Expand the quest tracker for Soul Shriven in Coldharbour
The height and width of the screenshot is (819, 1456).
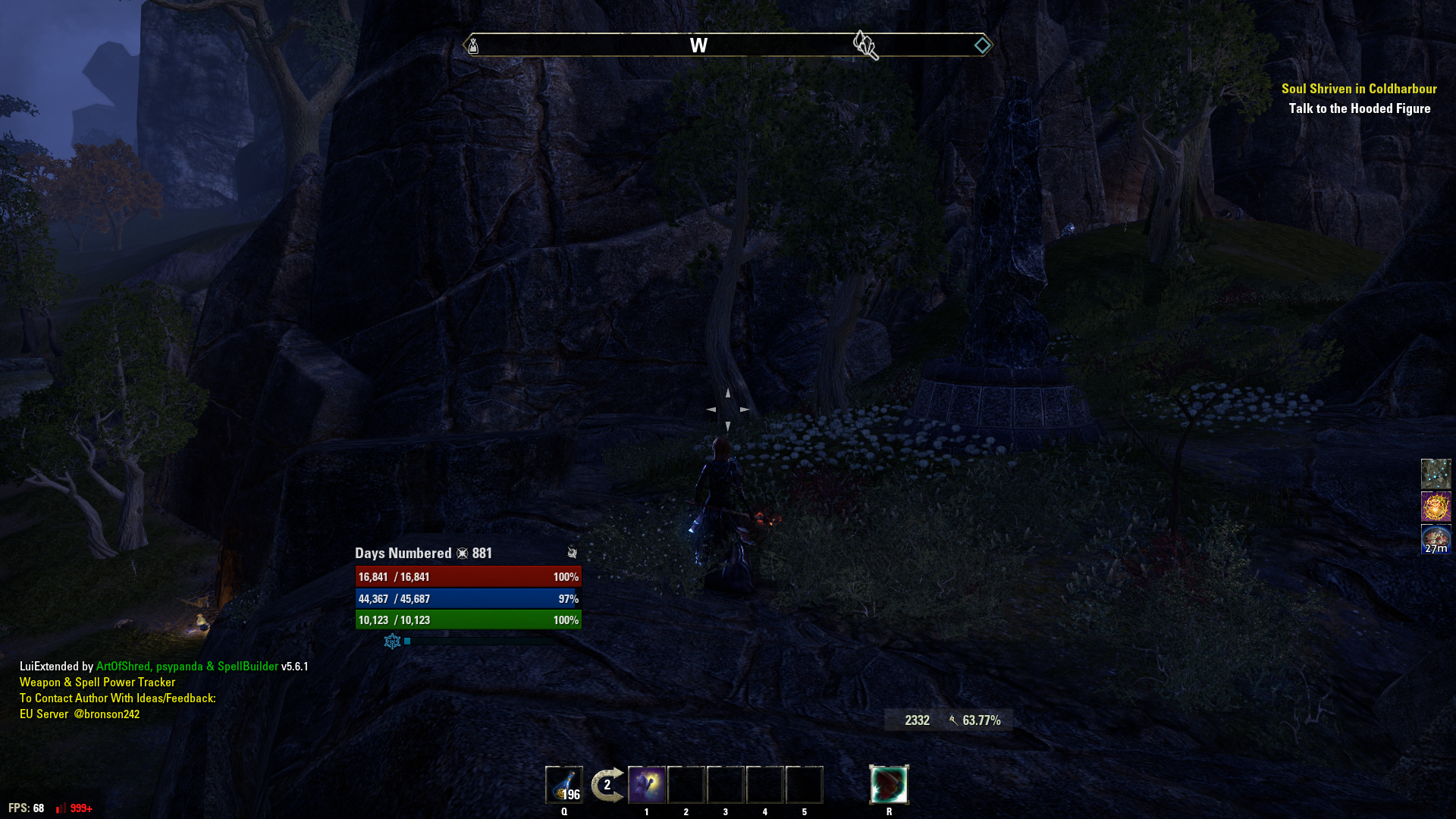1357,89
